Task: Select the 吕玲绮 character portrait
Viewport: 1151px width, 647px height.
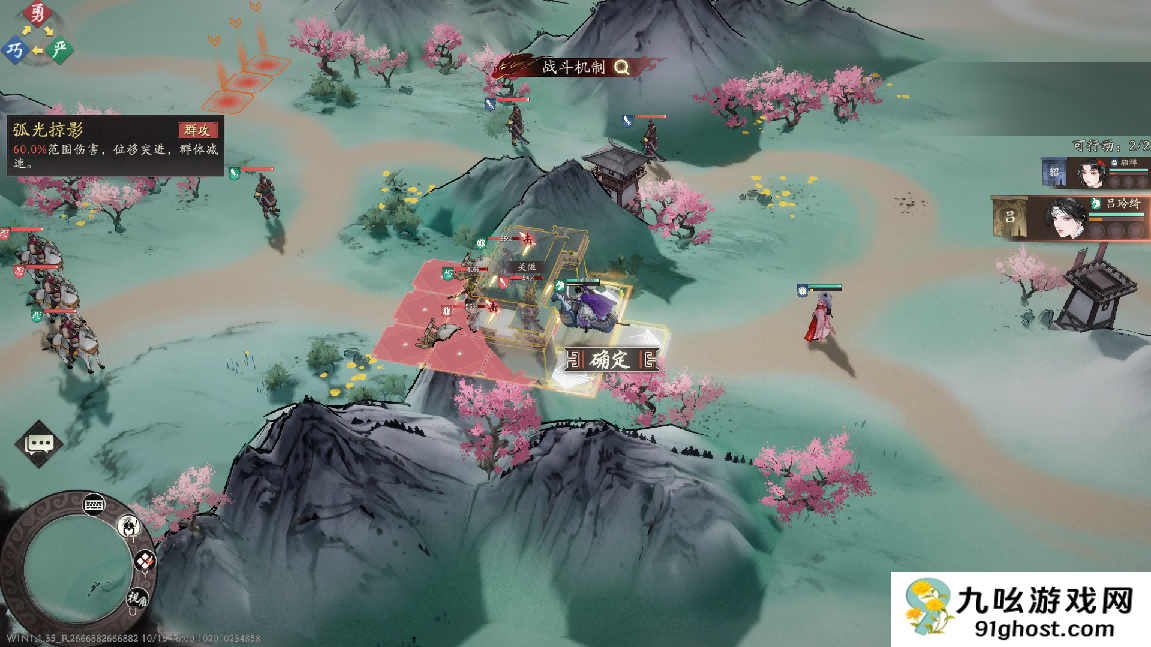Action: [x=1066, y=218]
